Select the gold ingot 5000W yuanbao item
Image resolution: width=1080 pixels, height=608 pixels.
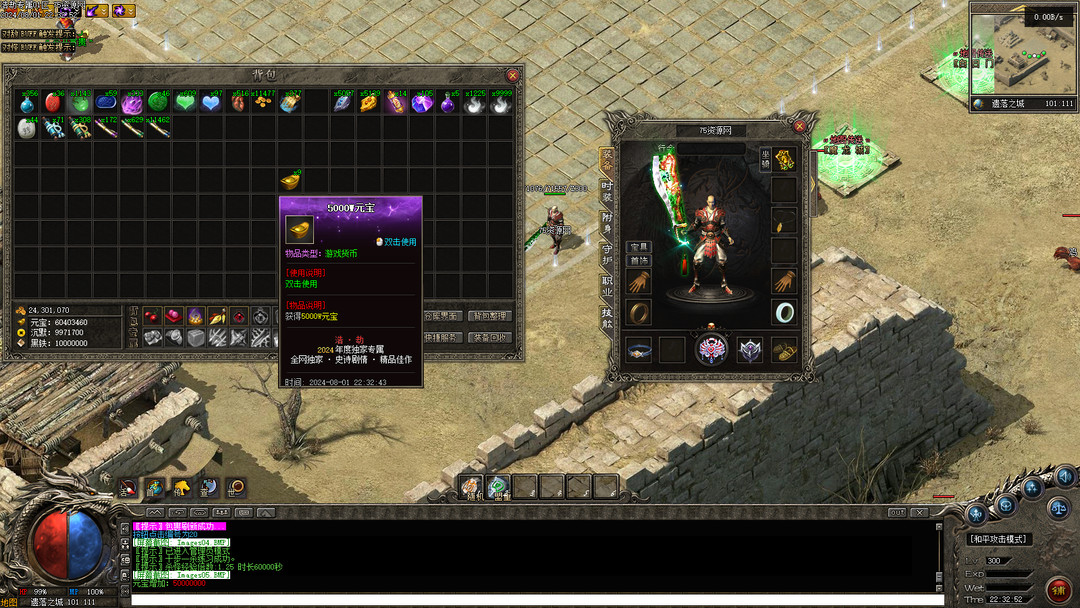291,180
